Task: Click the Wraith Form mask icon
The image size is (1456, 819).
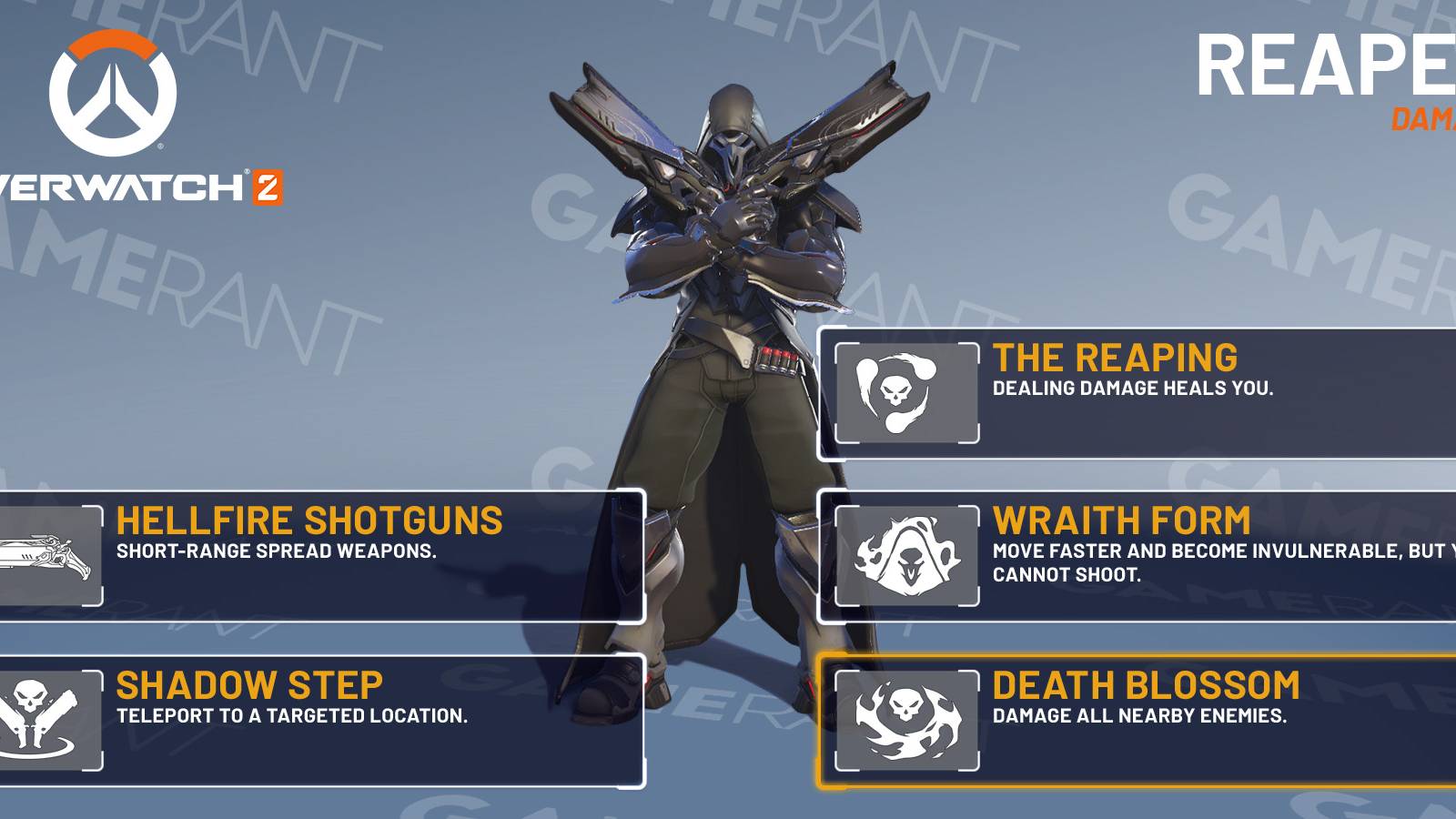Action: point(905,555)
